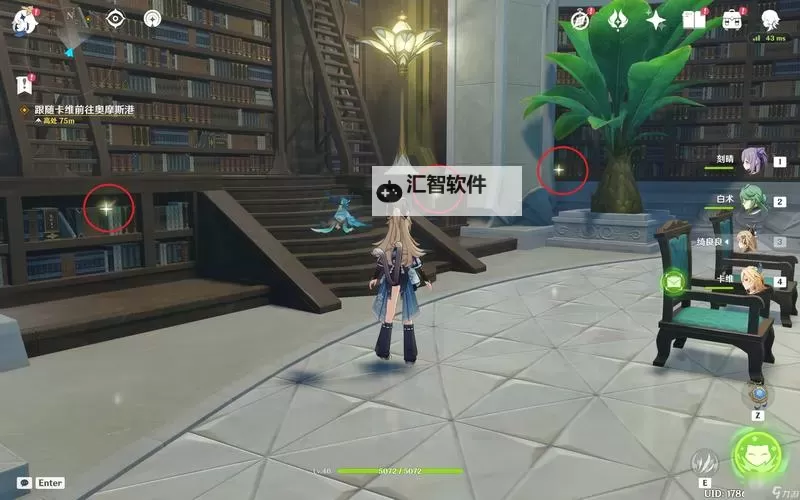Open the circular target icon beside the minimap
The height and width of the screenshot is (500, 800).
(152, 18)
